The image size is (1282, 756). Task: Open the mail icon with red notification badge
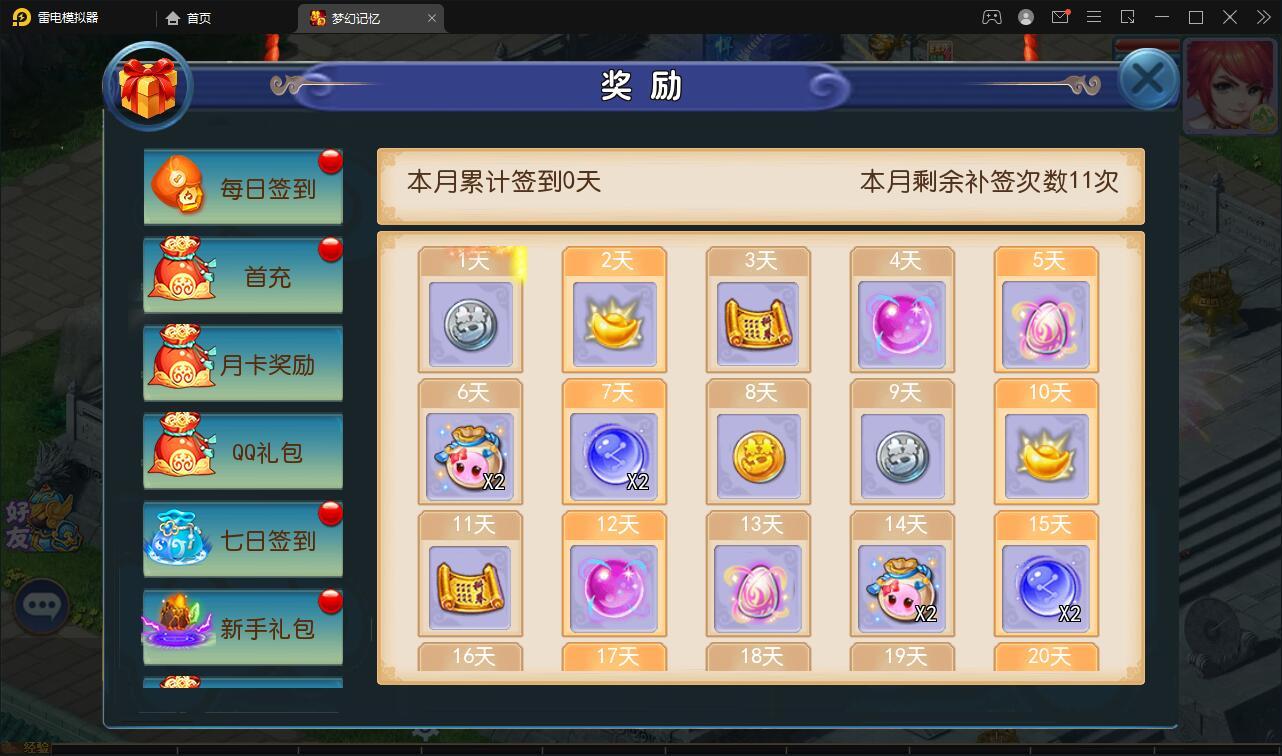pos(1062,17)
